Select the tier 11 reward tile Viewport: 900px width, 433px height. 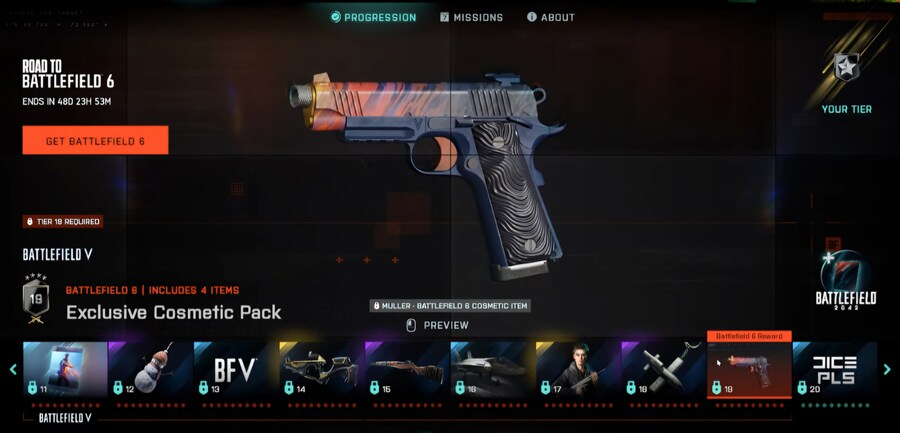point(65,370)
